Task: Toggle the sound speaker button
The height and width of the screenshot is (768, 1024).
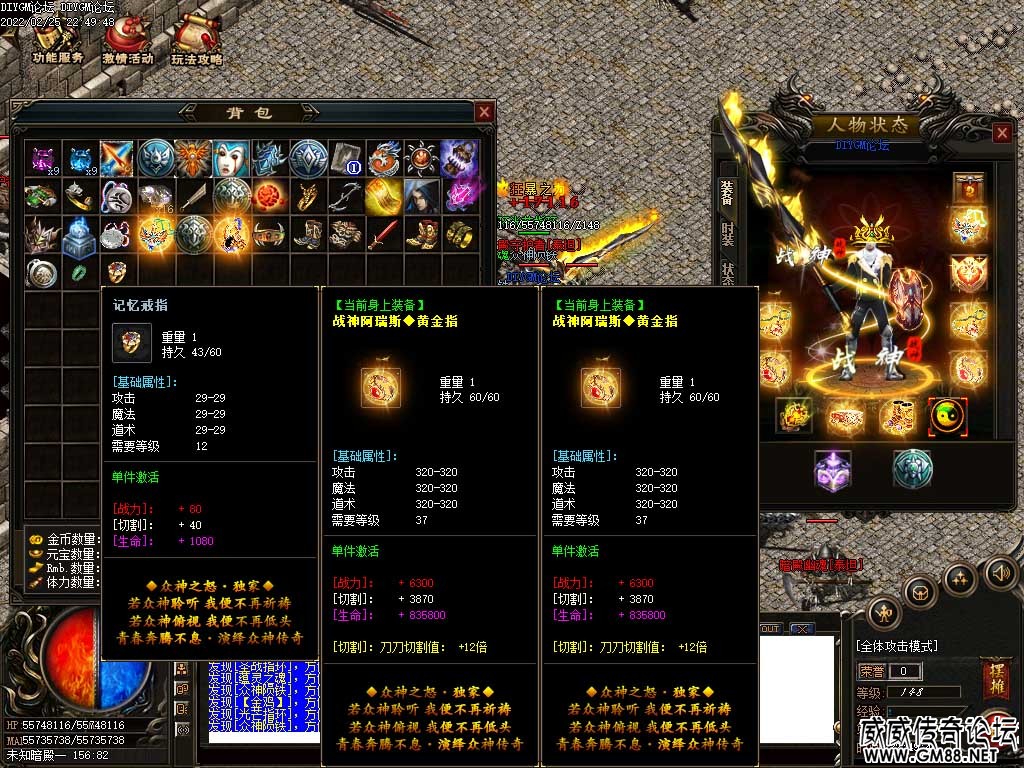Action: tap(1000, 573)
